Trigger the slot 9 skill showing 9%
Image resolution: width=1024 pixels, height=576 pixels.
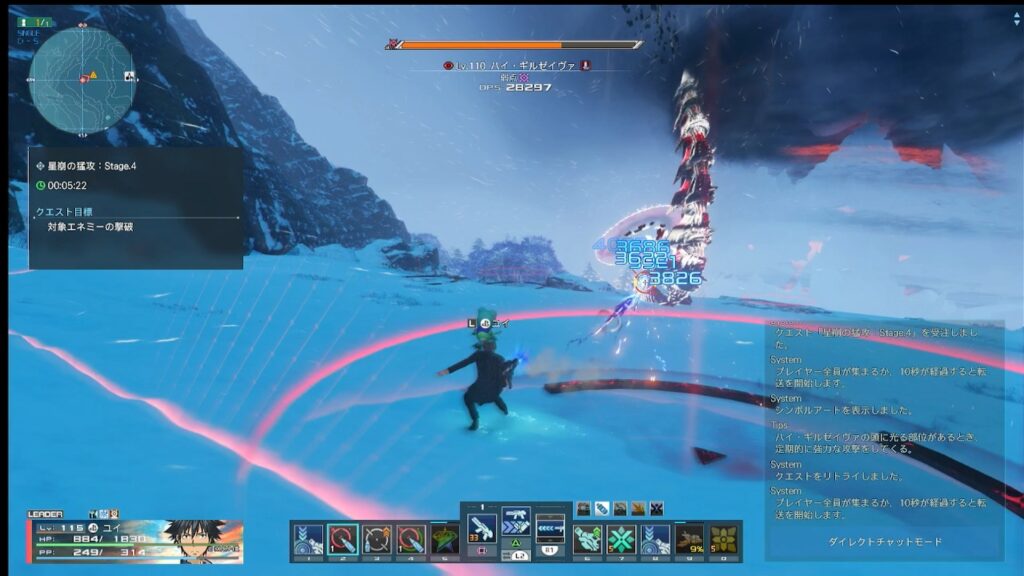[689, 539]
